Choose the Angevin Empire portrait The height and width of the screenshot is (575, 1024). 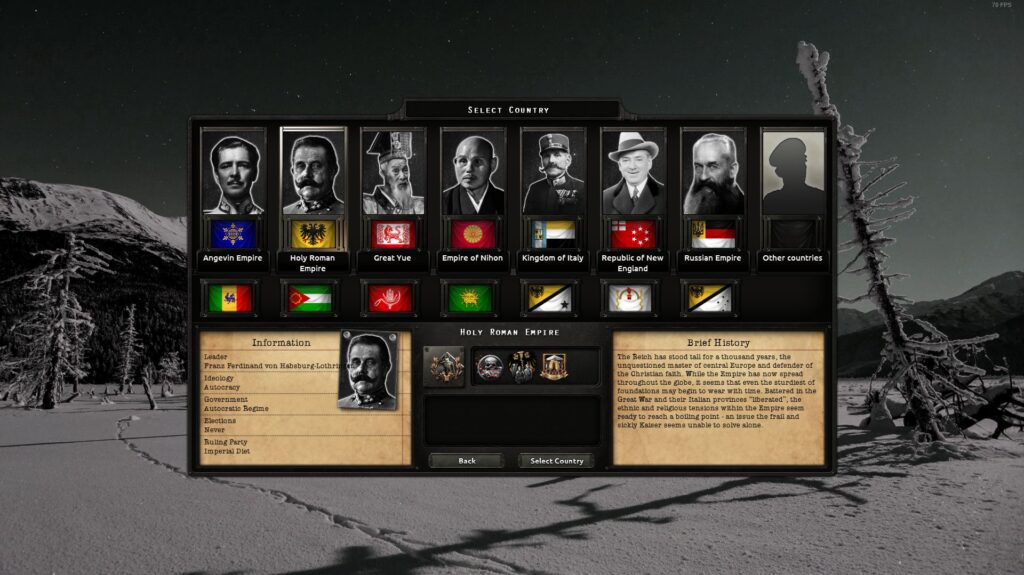point(233,177)
